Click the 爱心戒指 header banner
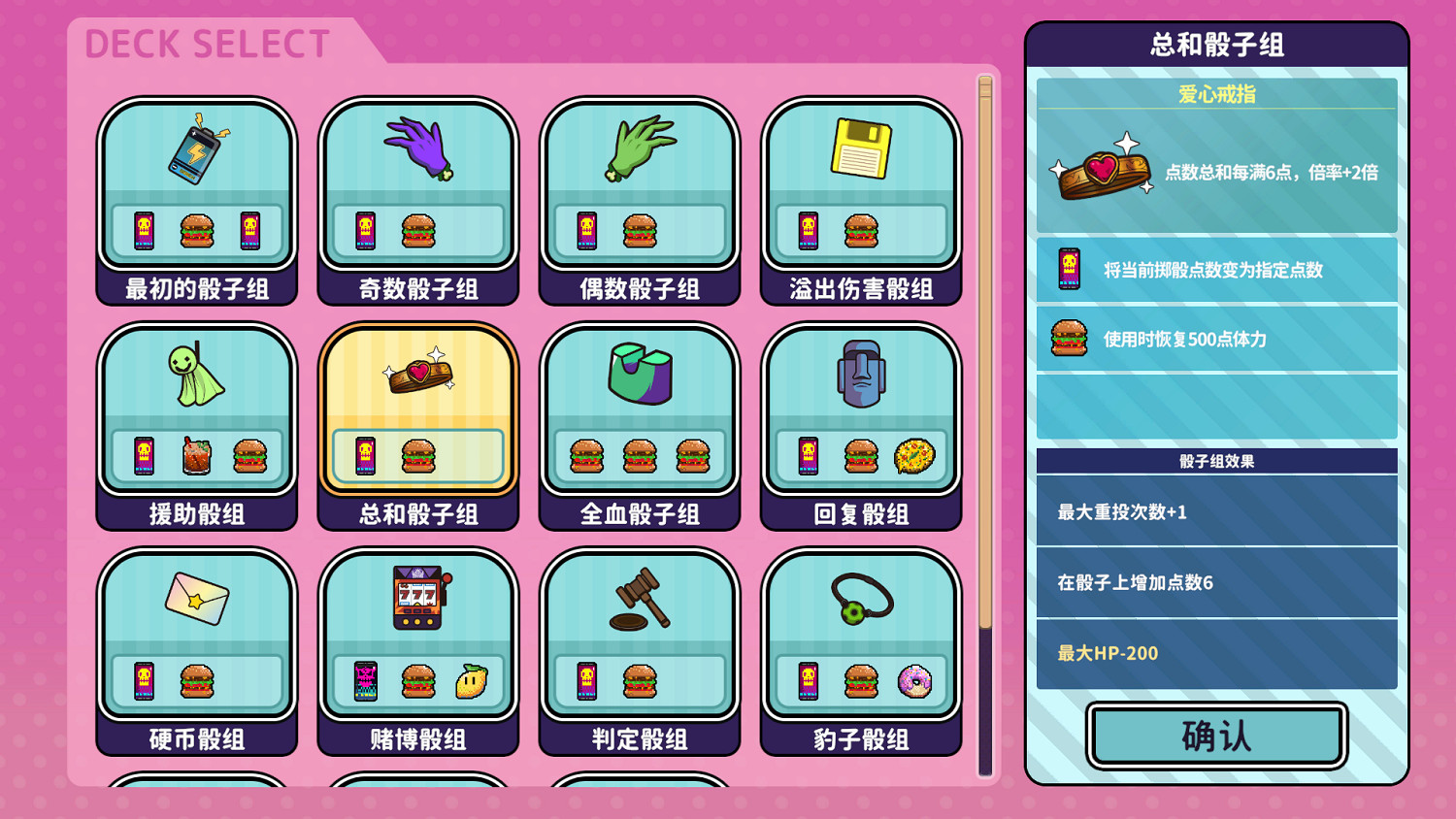Viewport: 1456px width, 819px height. pyautogui.click(x=1216, y=92)
